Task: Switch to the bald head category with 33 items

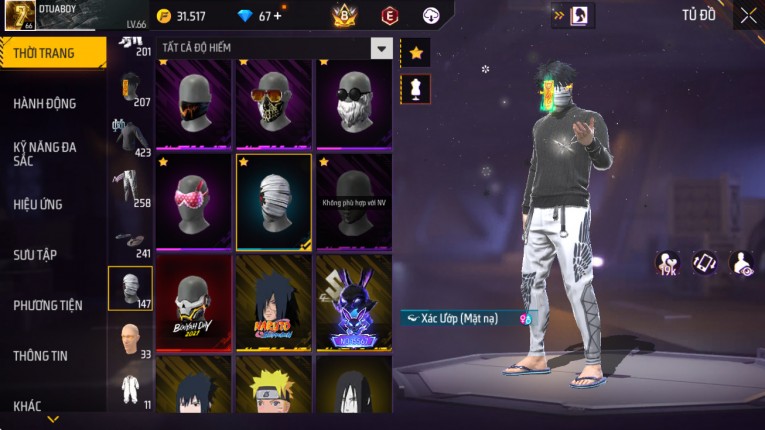Action: [130, 340]
